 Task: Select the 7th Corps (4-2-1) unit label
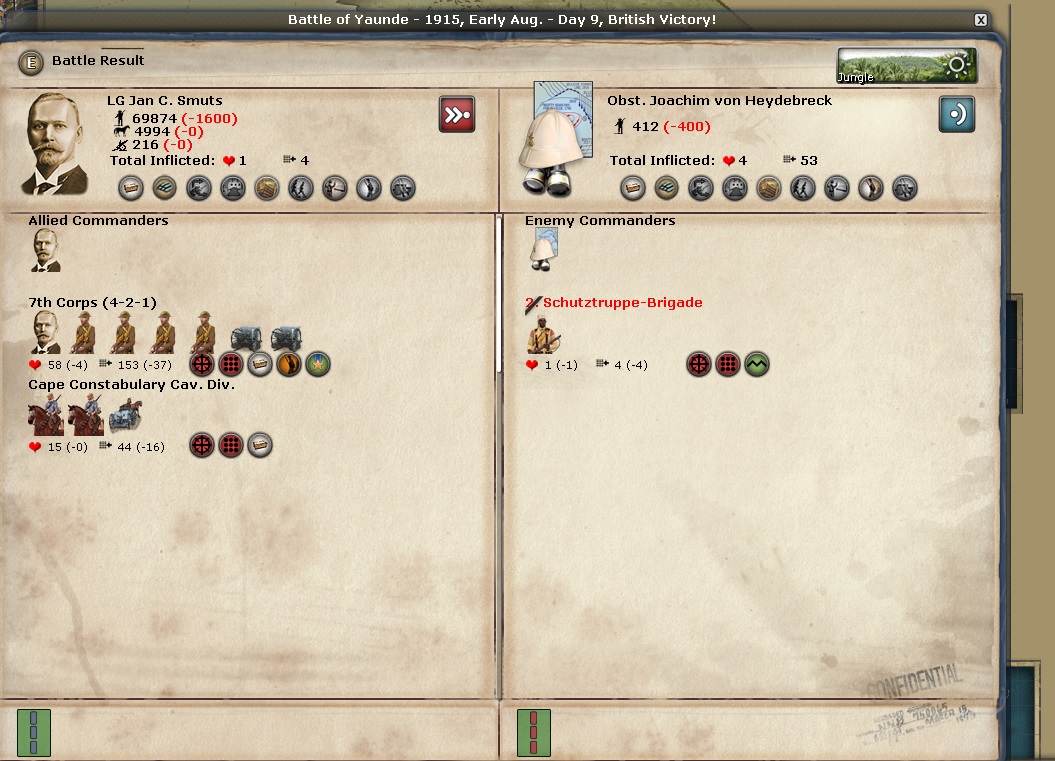tap(92, 302)
